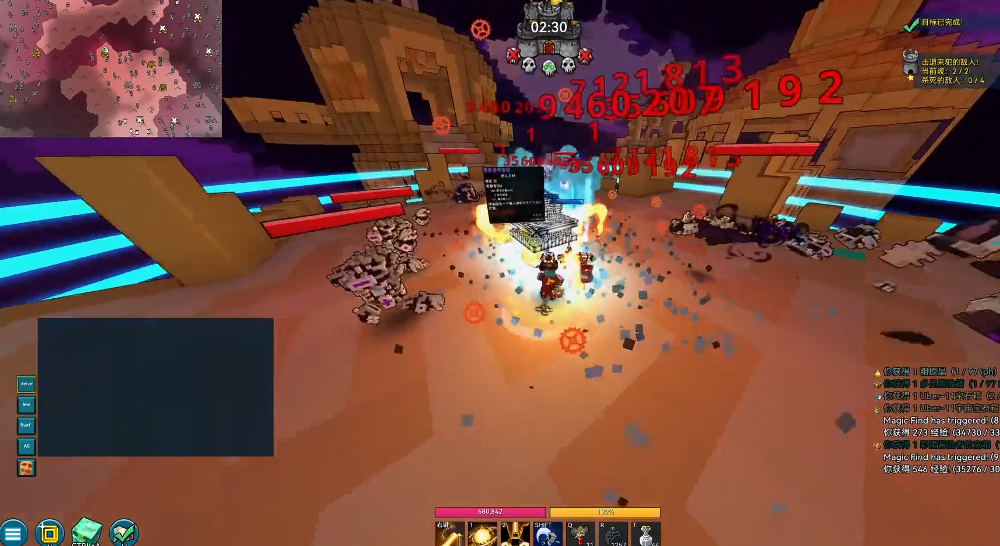This screenshot has height=546, width=1000.
Task: Use the golden orb ability in slot 1
Action: [483, 535]
